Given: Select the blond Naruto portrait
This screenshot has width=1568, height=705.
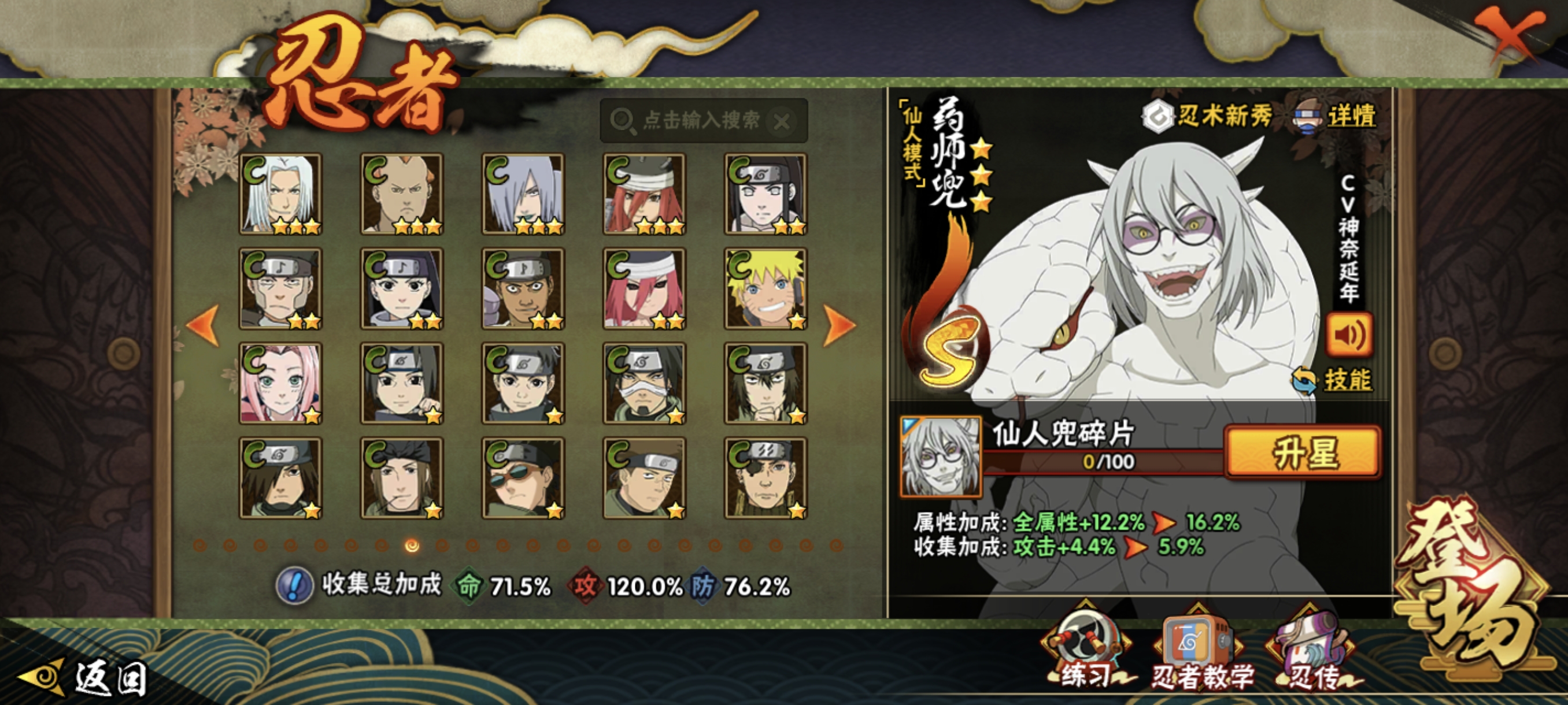Looking at the screenshot, I should click(765, 288).
